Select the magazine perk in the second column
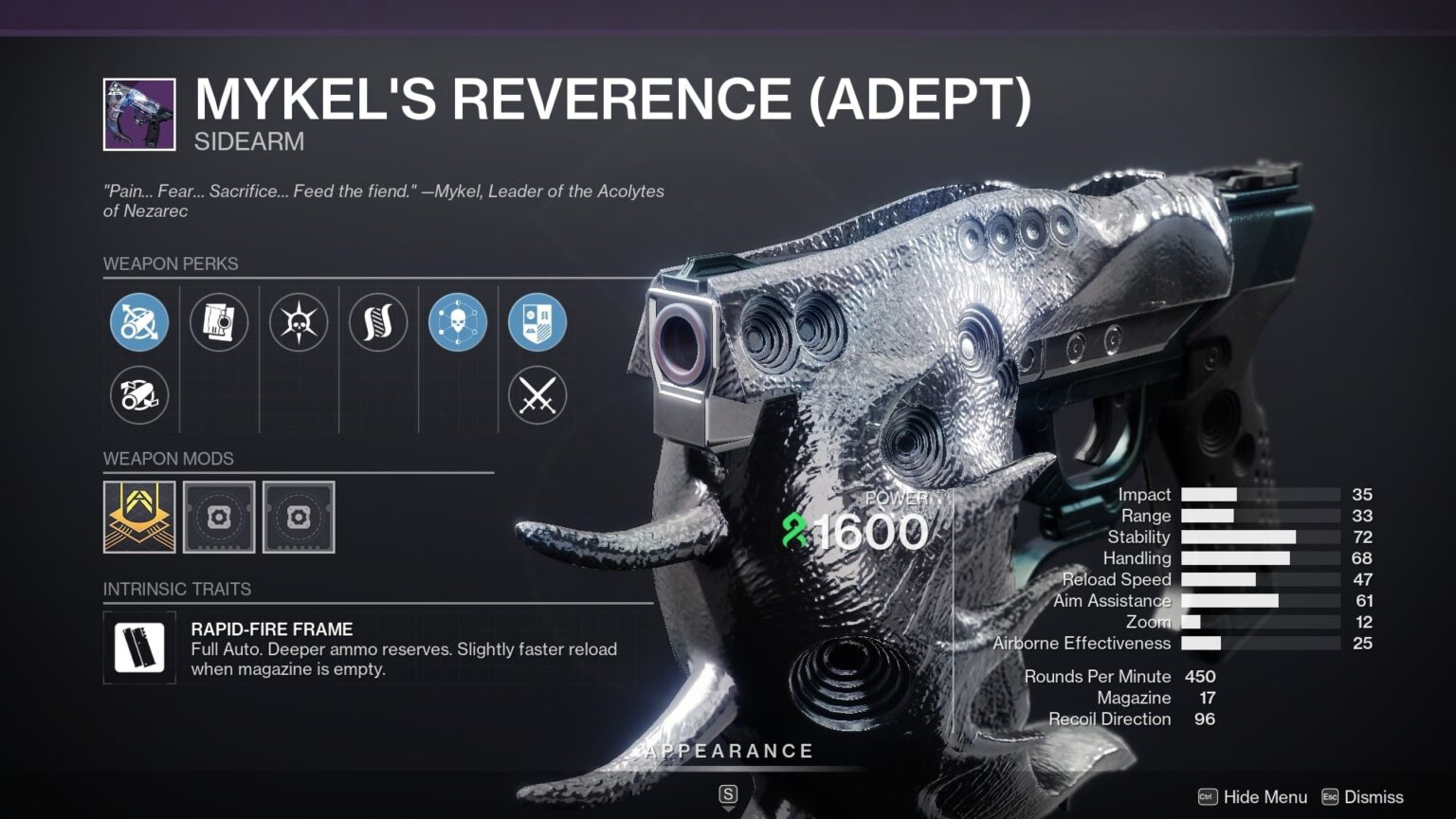 coord(219,323)
